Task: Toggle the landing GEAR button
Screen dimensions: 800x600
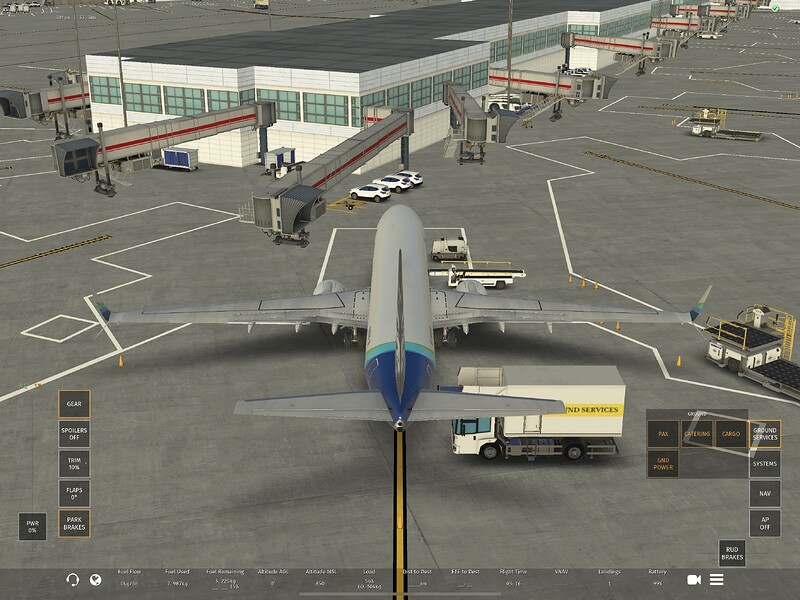Action: coord(74,404)
